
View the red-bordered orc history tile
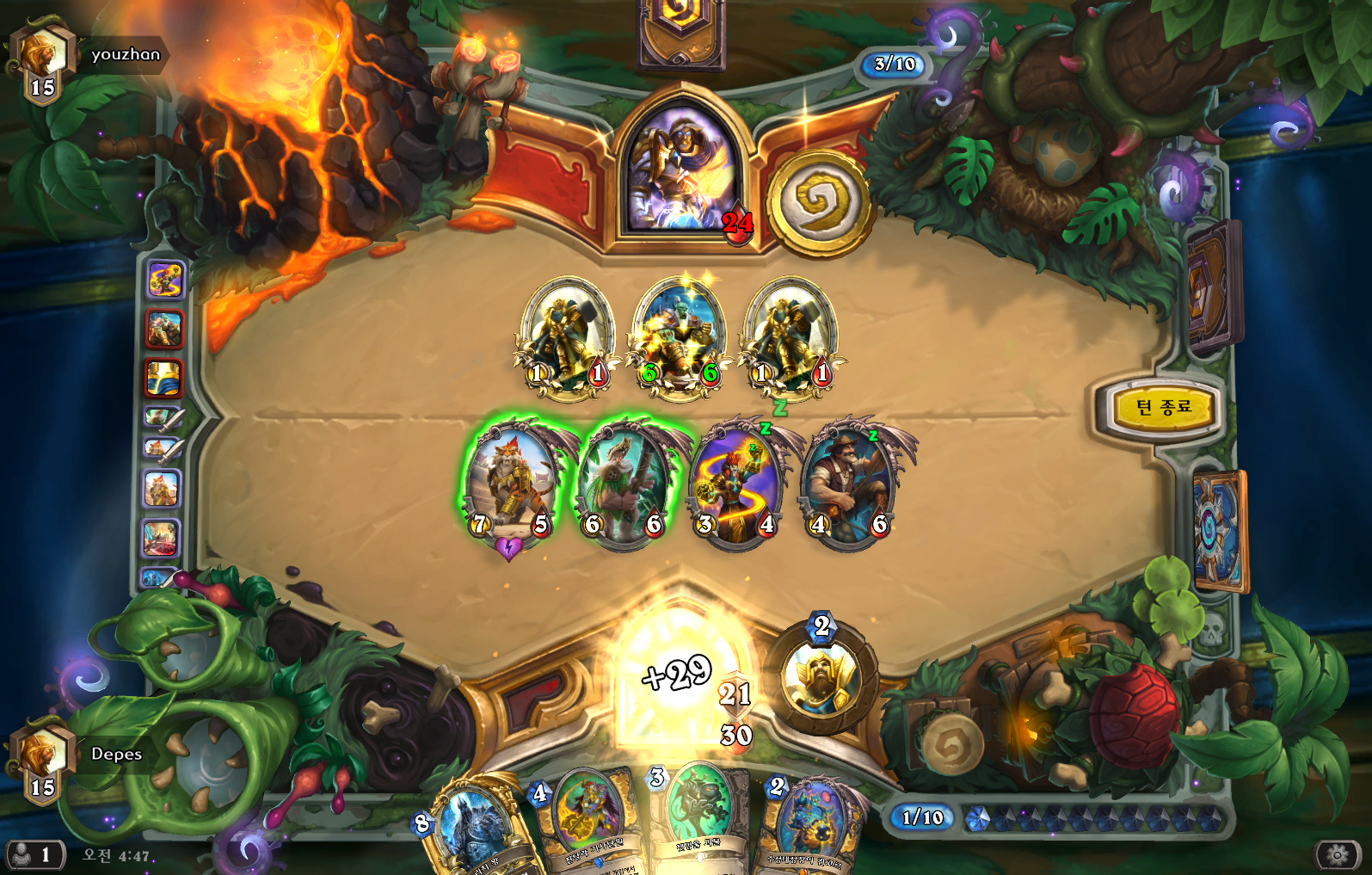click(163, 329)
